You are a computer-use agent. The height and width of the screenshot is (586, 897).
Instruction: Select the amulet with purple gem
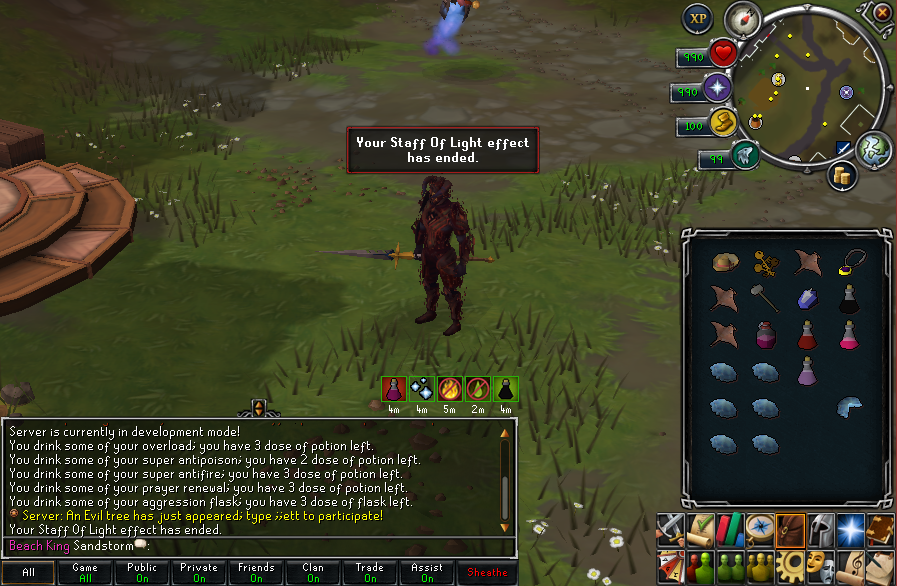point(850,261)
